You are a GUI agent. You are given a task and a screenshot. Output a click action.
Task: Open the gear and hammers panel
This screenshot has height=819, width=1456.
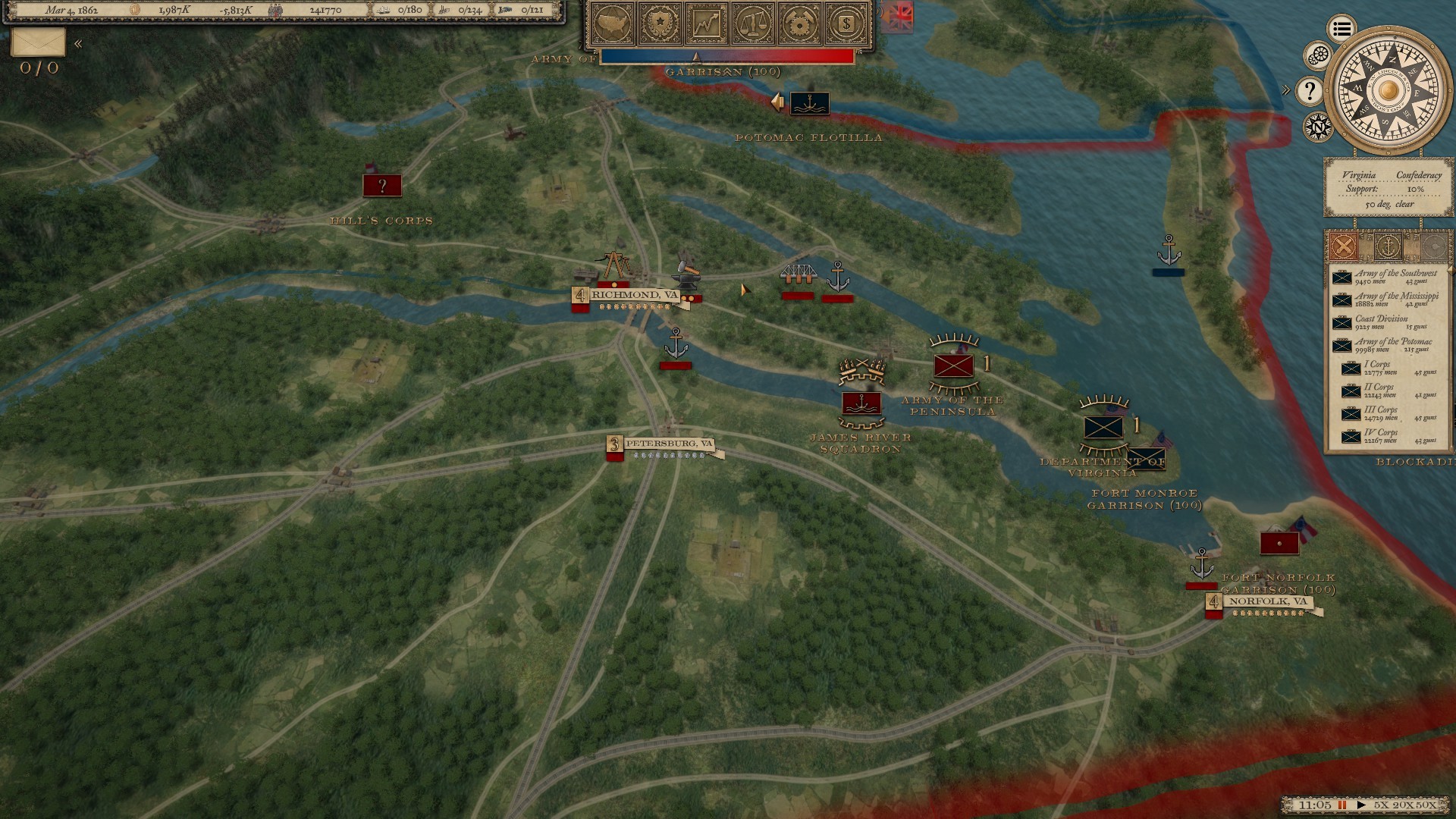point(799,24)
